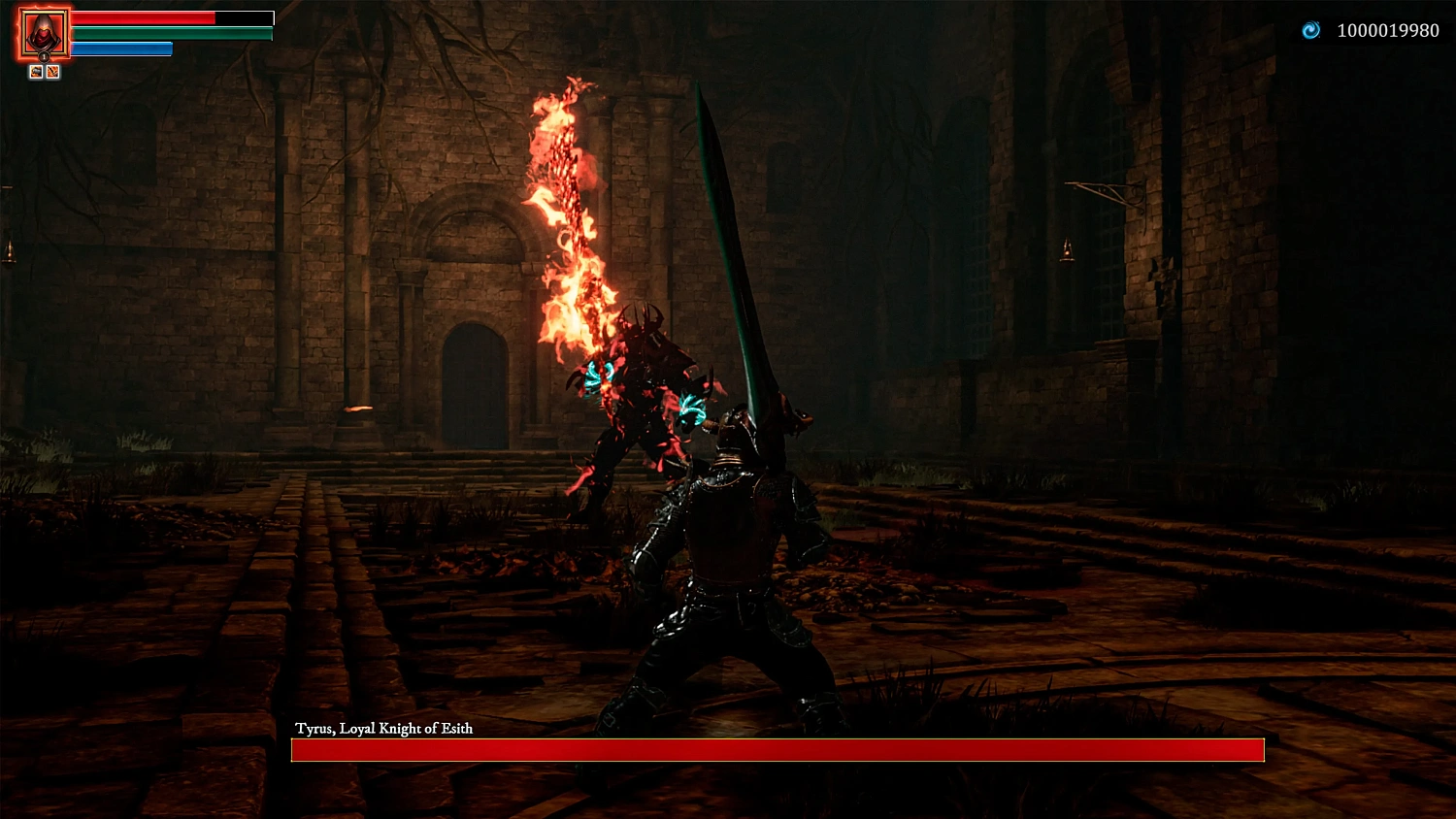This screenshot has height=819, width=1456.
Task: Select the hooded character portrait icon
Action: click(43, 32)
